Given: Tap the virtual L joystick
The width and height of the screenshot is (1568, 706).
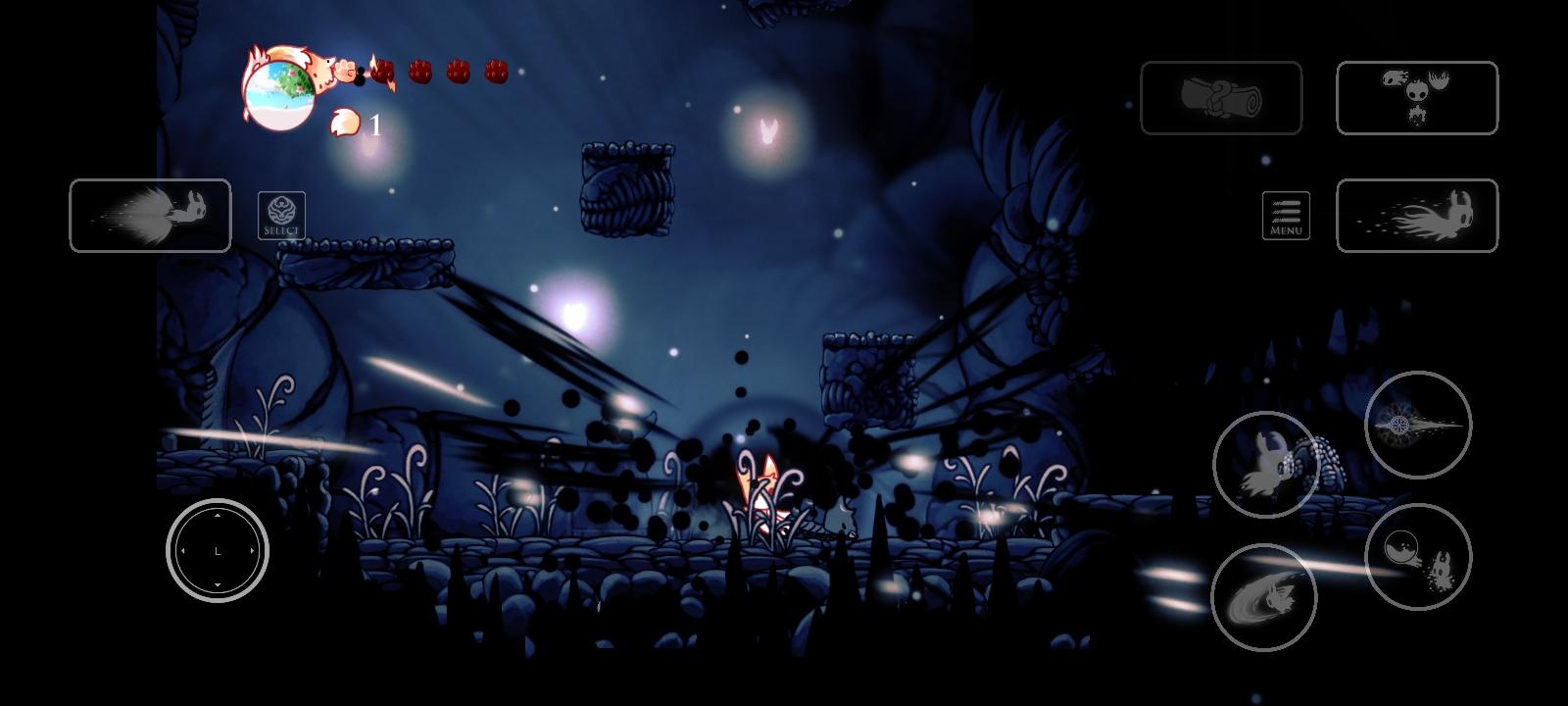Looking at the screenshot, I should pos(218,551).
